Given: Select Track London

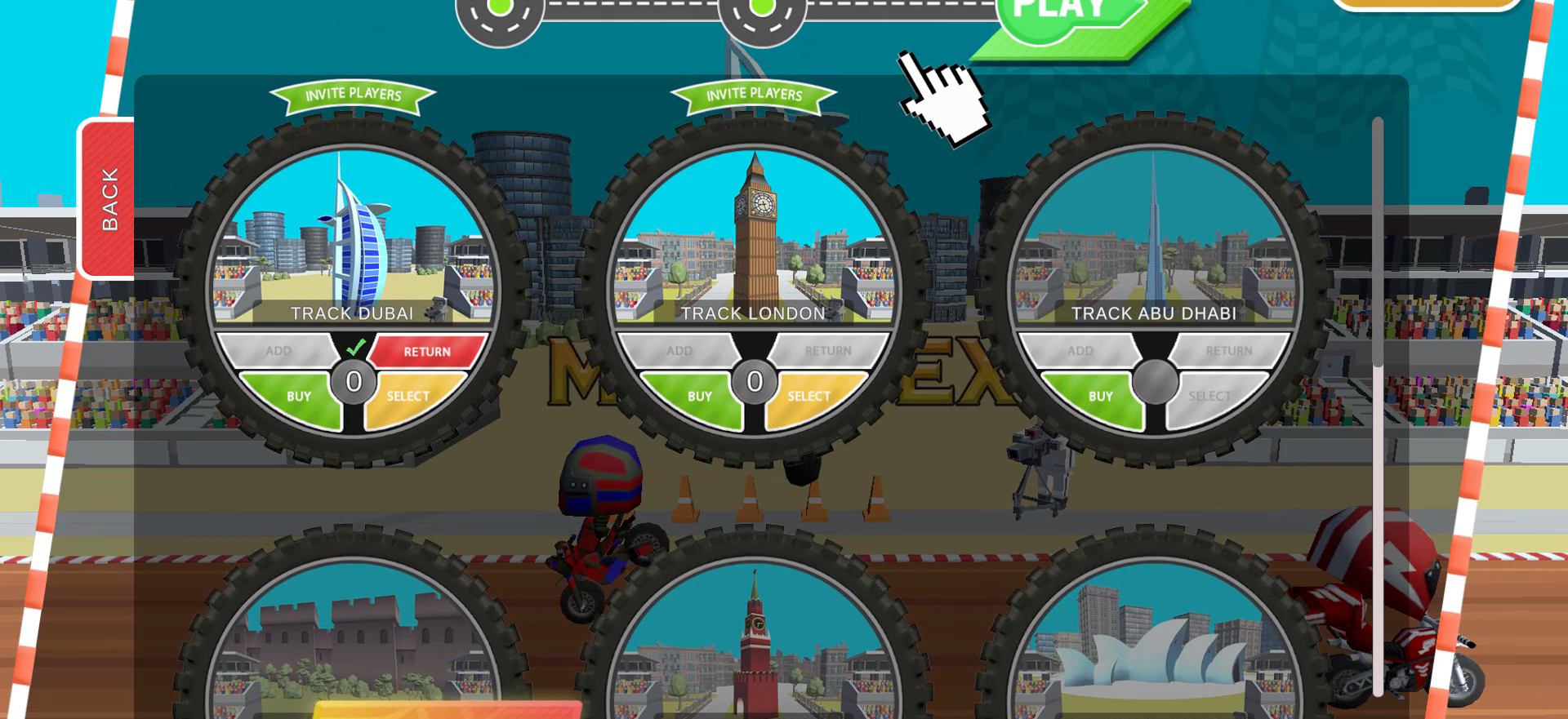Looking at the screenshot, I should pos(807,394).
